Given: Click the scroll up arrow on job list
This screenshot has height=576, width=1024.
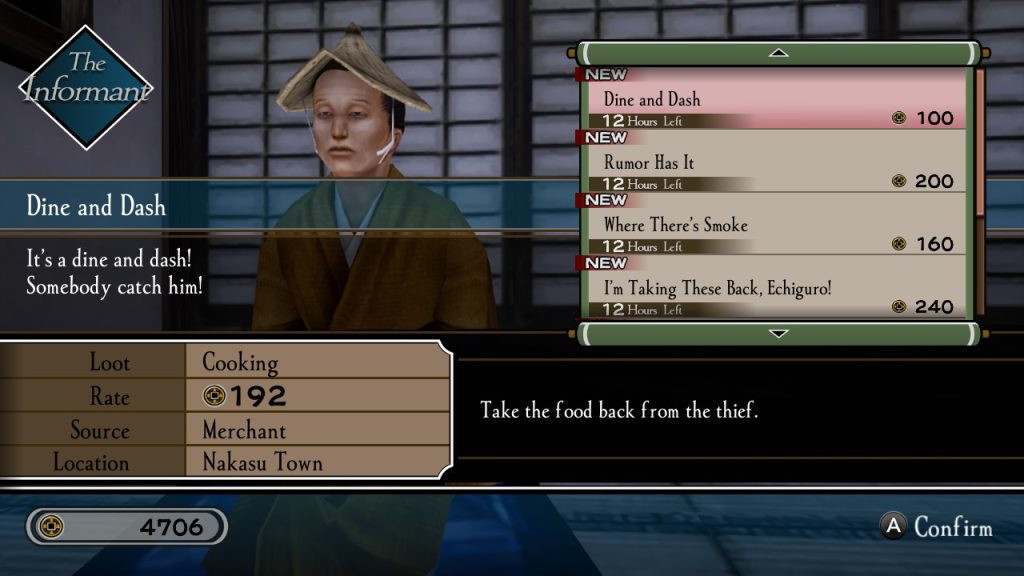Looking at the screenshot, I should pyautogui.click(x=778, y=52).
